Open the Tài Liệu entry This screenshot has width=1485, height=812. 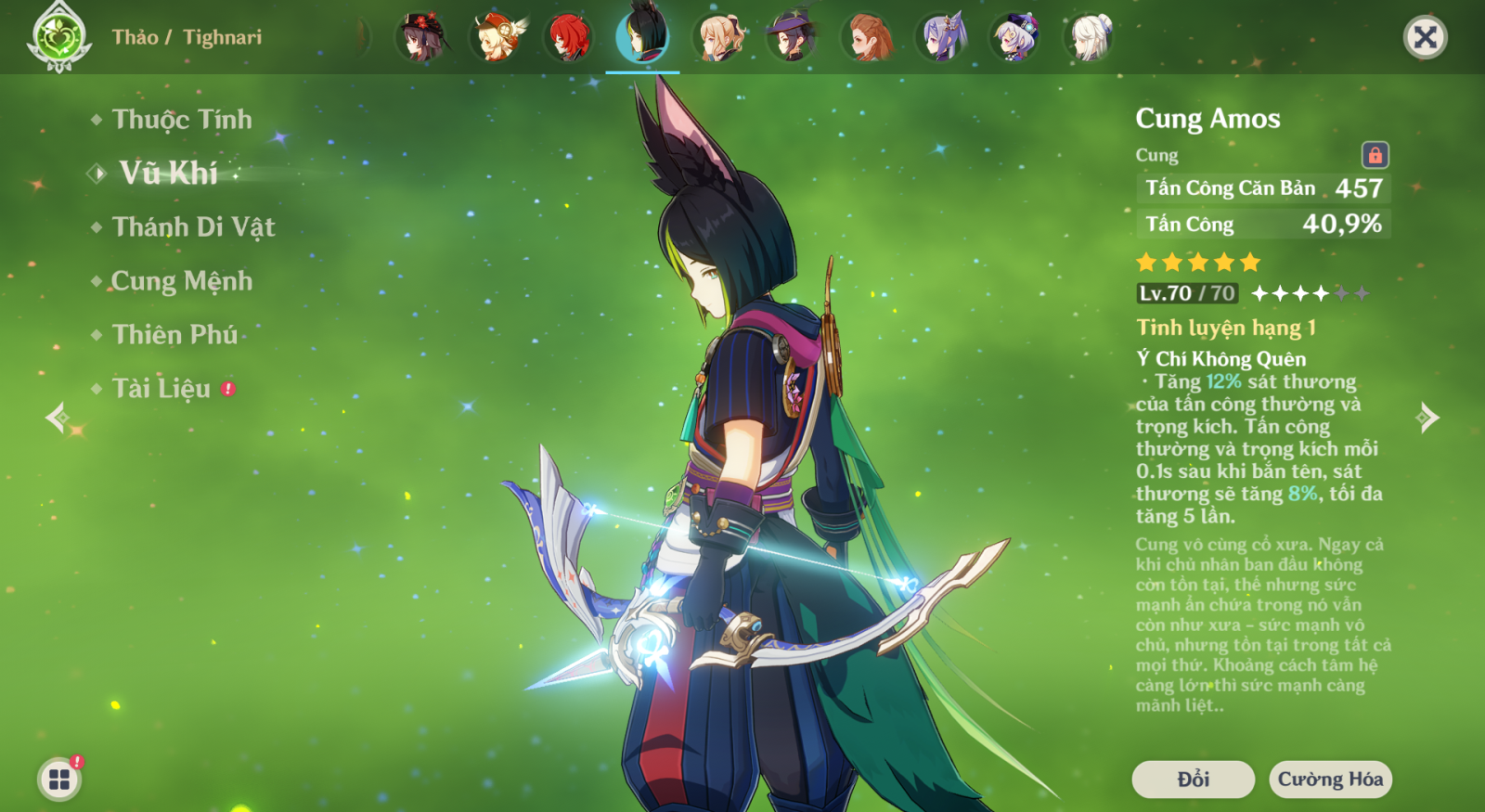pyautogui.click(x=161, y=389)
